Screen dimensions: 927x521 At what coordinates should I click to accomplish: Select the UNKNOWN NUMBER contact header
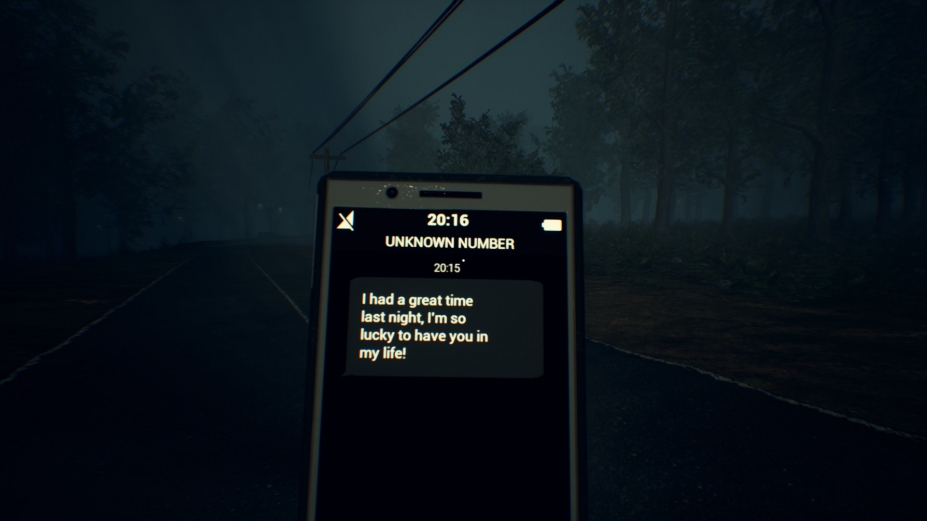point(449,243)
